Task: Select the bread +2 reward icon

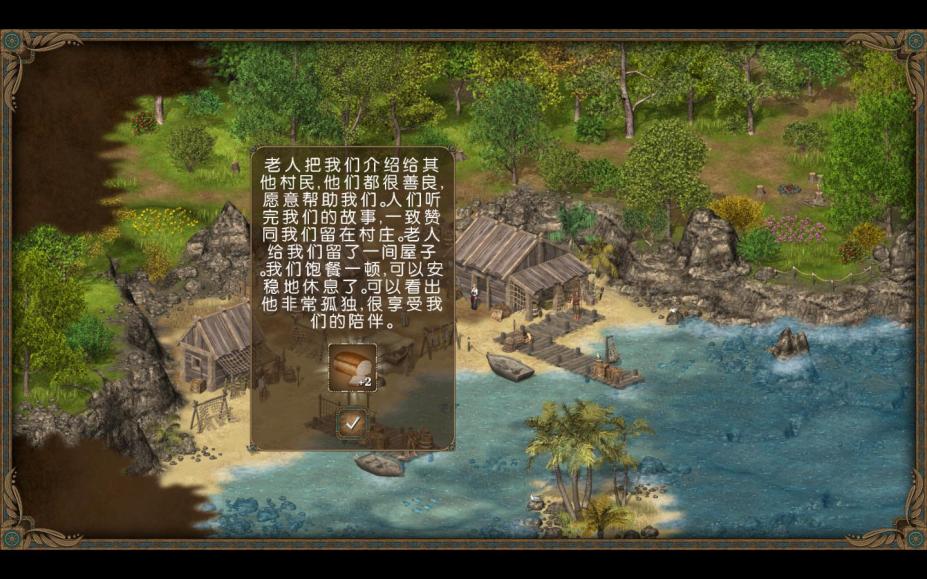Action: 352,368
